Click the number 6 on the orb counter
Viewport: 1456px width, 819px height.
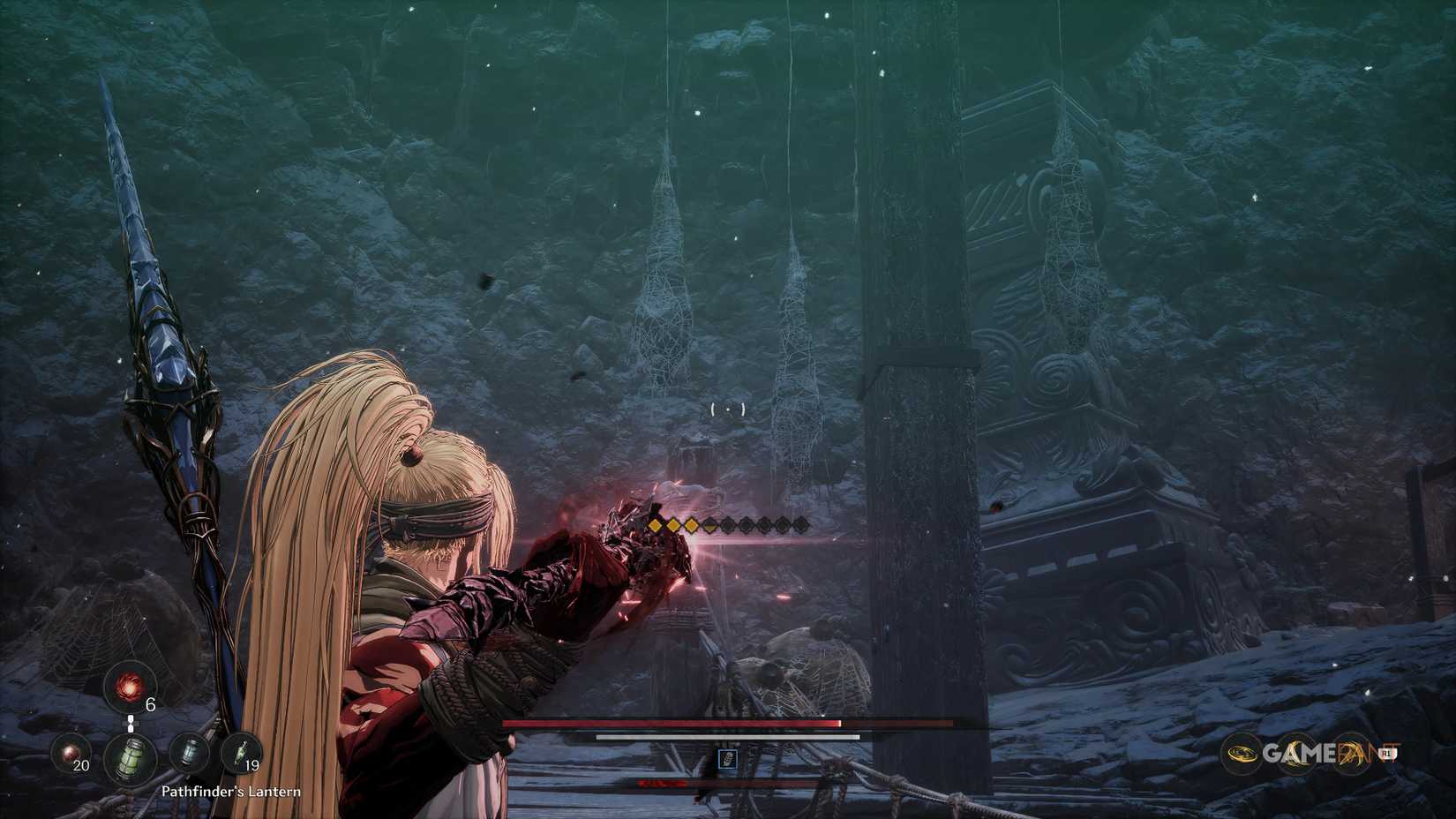(x=150, y=705)
